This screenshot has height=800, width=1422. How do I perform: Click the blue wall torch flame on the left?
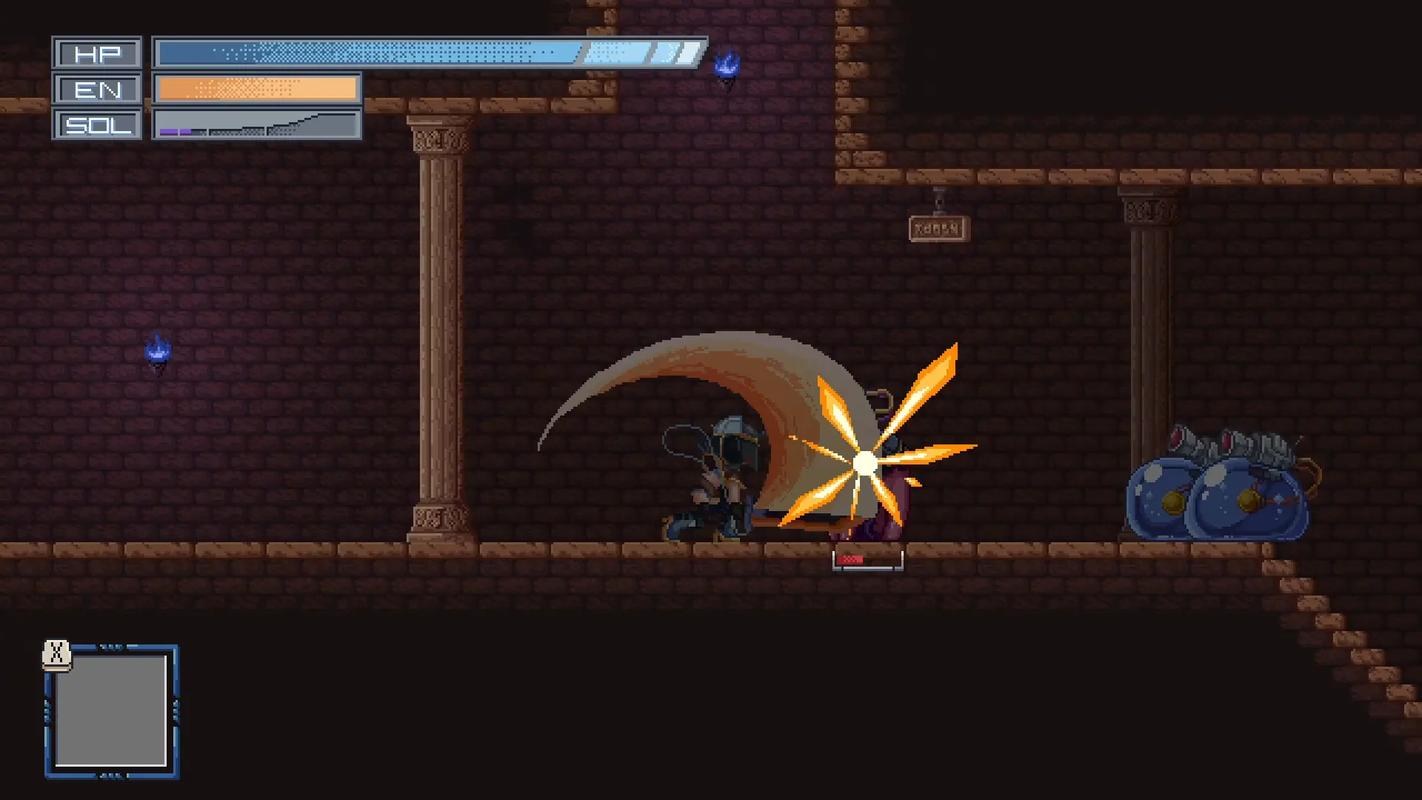pos(155,350)
